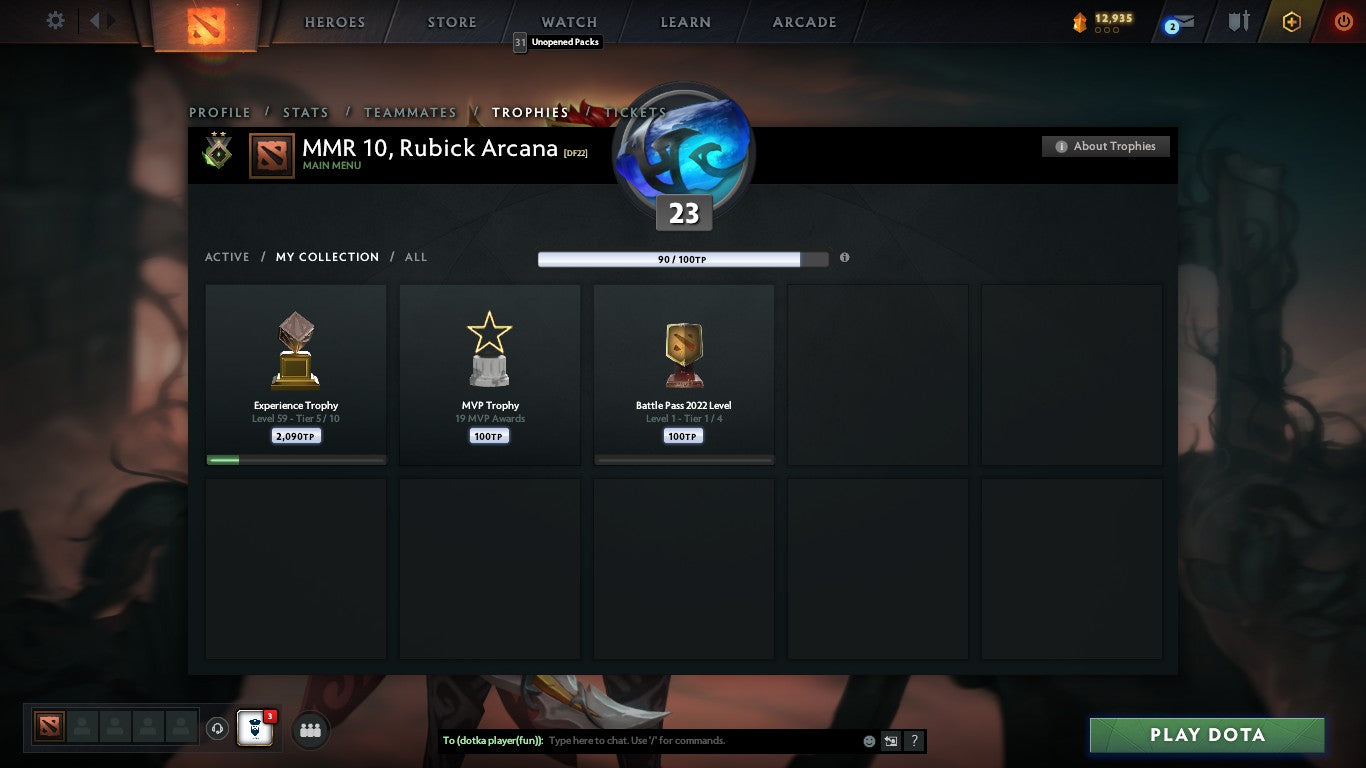Open the party finder group icon

click(310, 731)
